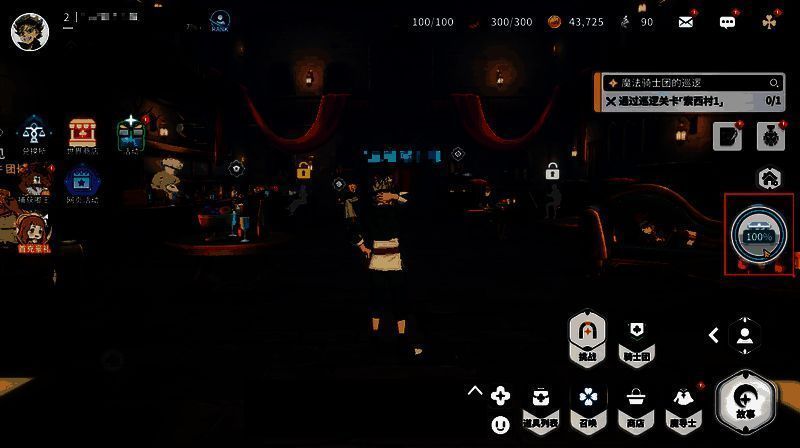Open the 召唤 summon menu
800x448 pixels.
(587, 407)
